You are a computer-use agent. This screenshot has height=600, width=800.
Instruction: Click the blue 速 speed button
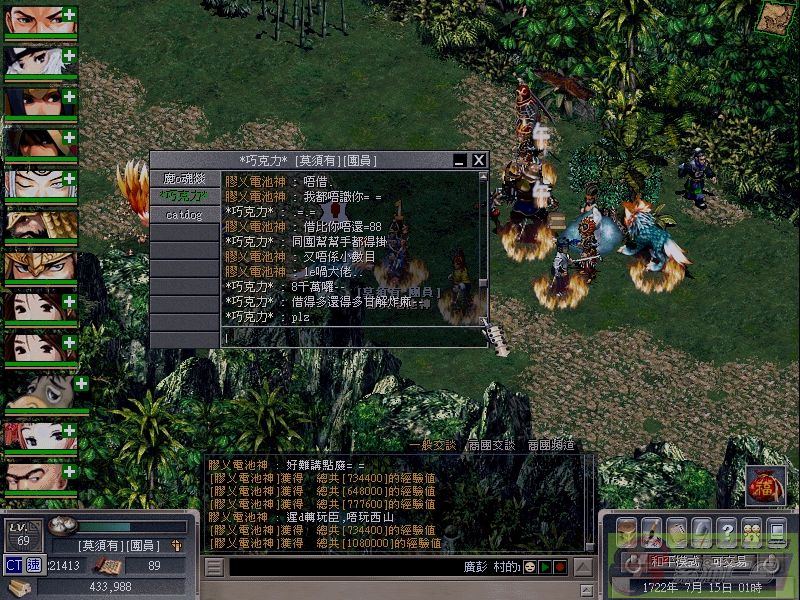point(33,566)
